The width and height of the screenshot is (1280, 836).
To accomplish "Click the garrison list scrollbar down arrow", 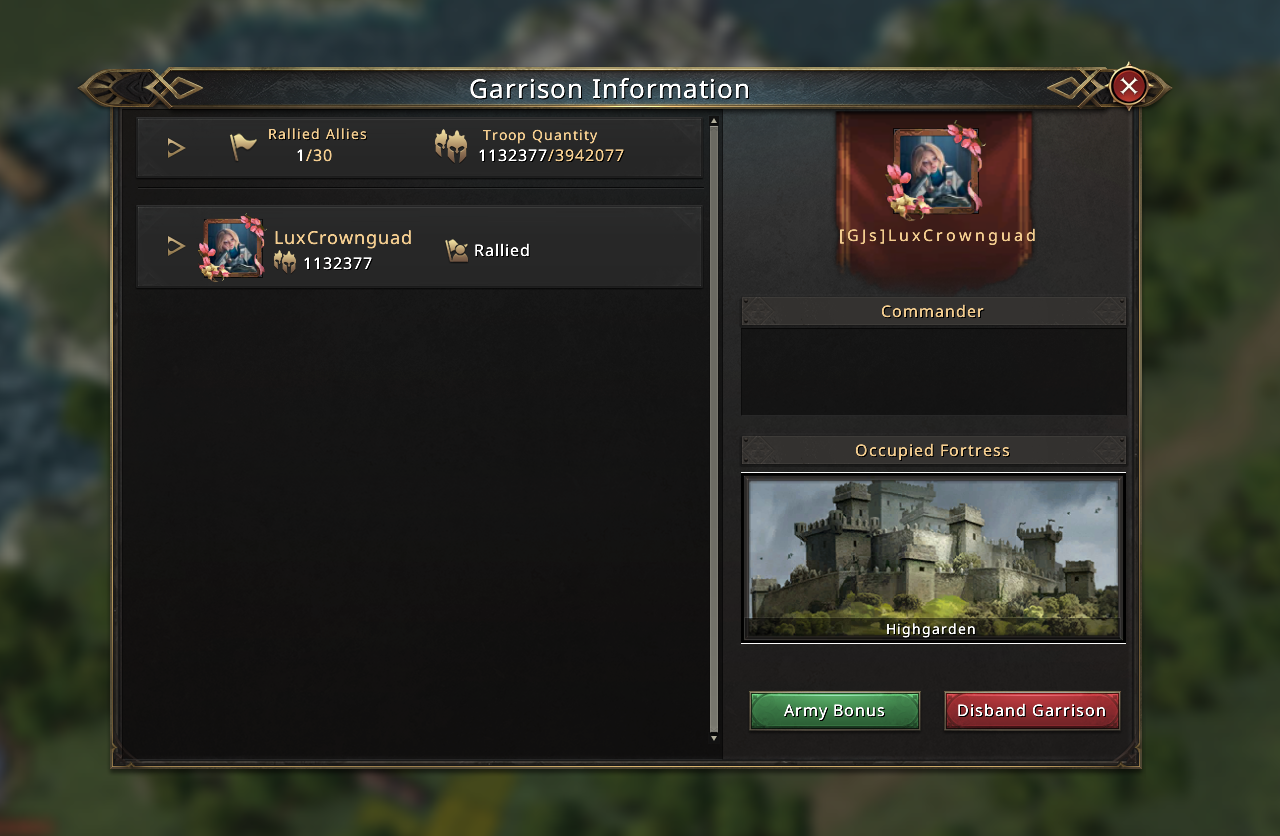I will pyautogui.click(x=714, y=738).
